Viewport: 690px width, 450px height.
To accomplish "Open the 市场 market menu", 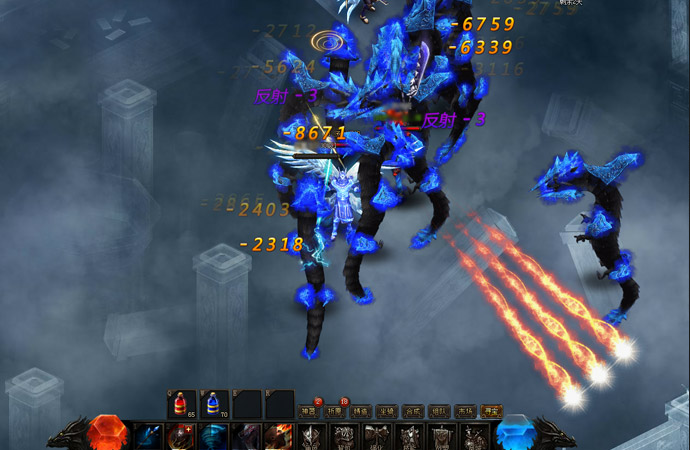I will pyautogui.click(x=464, y=411).
